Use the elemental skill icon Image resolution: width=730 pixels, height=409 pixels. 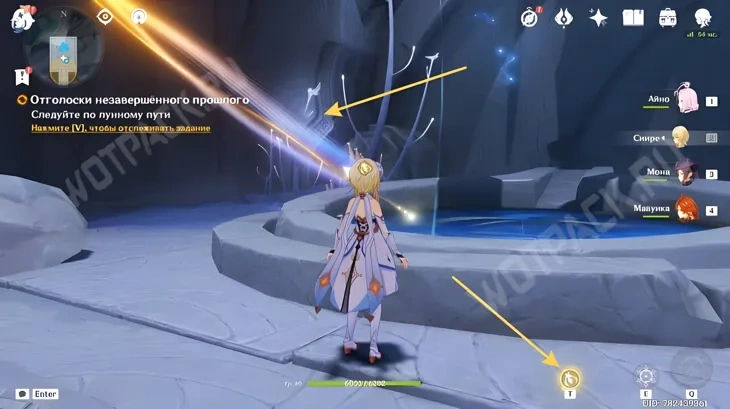[646, 376]
